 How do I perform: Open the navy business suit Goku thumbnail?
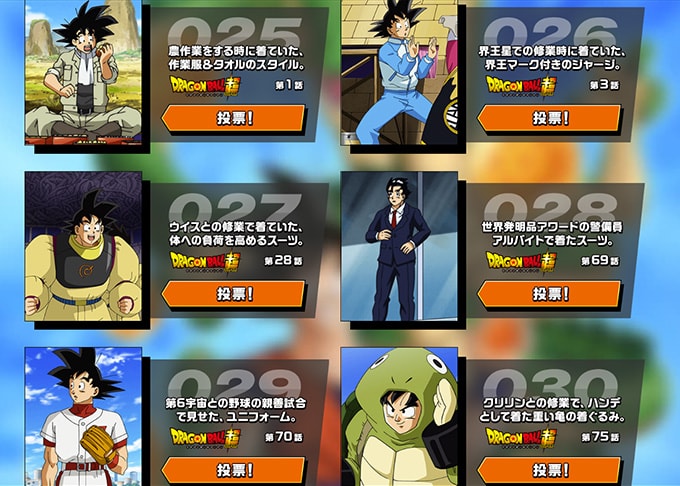pyautogui.click(x=399, y=246)
